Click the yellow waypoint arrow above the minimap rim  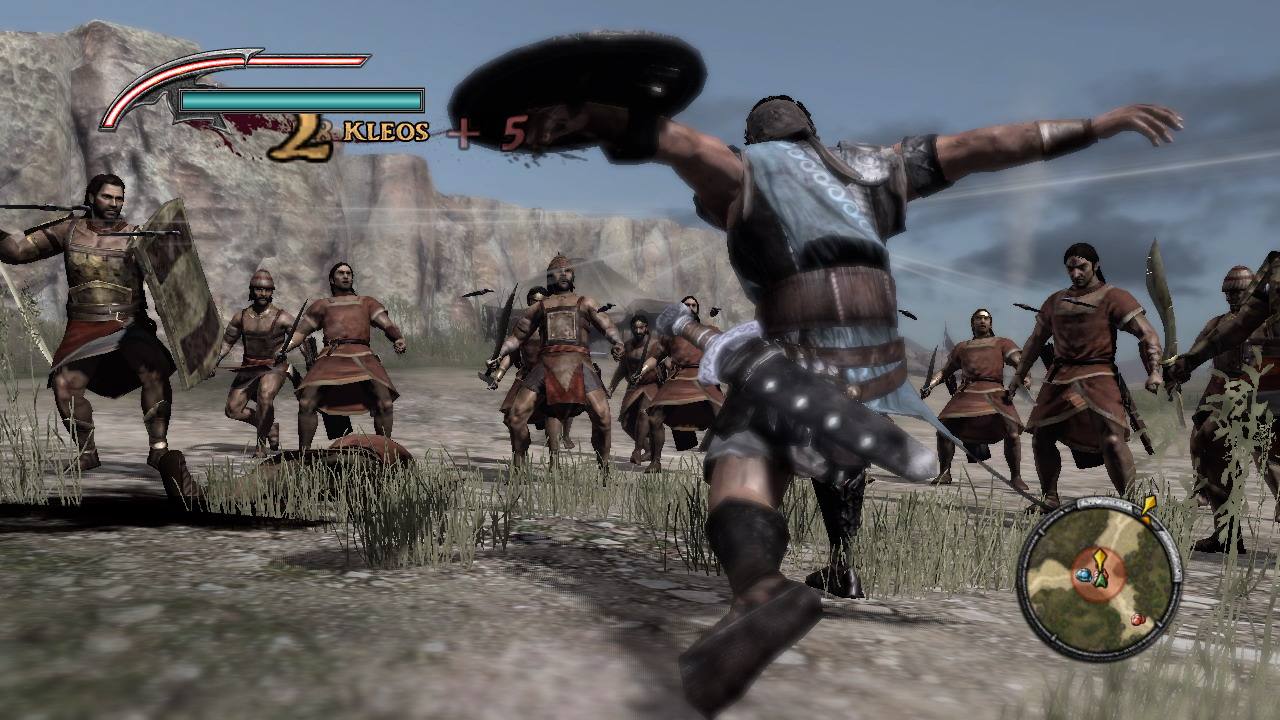coord(1149,505)
